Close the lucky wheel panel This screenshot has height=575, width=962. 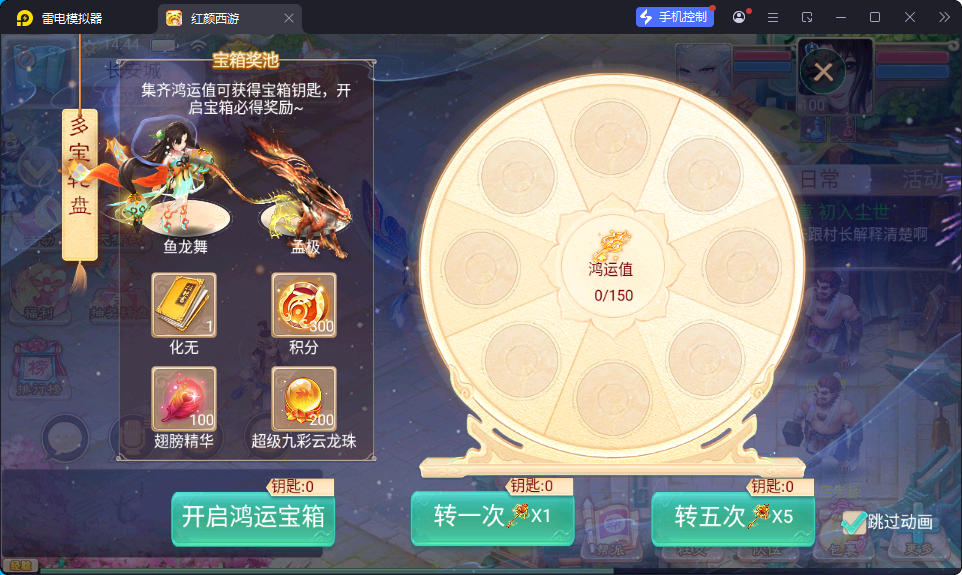click(x=823, y=72)
